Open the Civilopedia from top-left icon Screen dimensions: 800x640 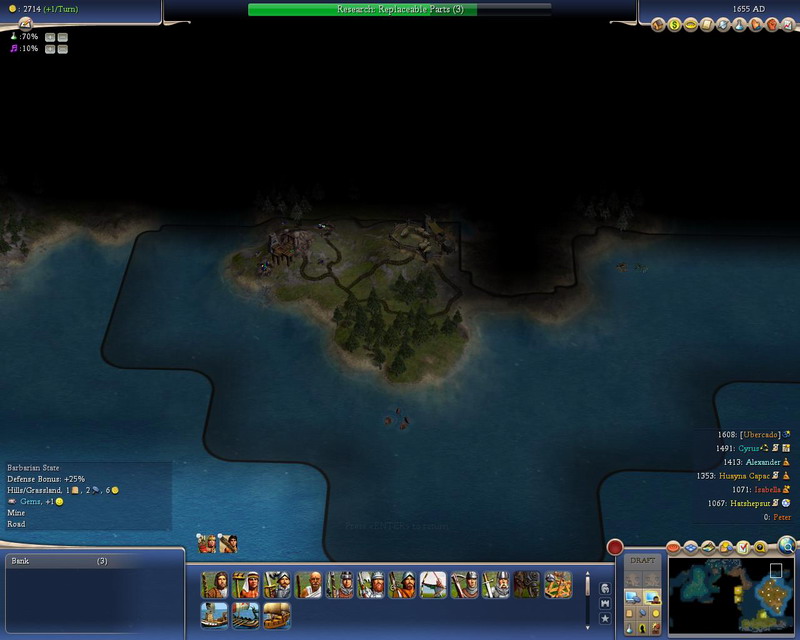[x=25, y=22]
